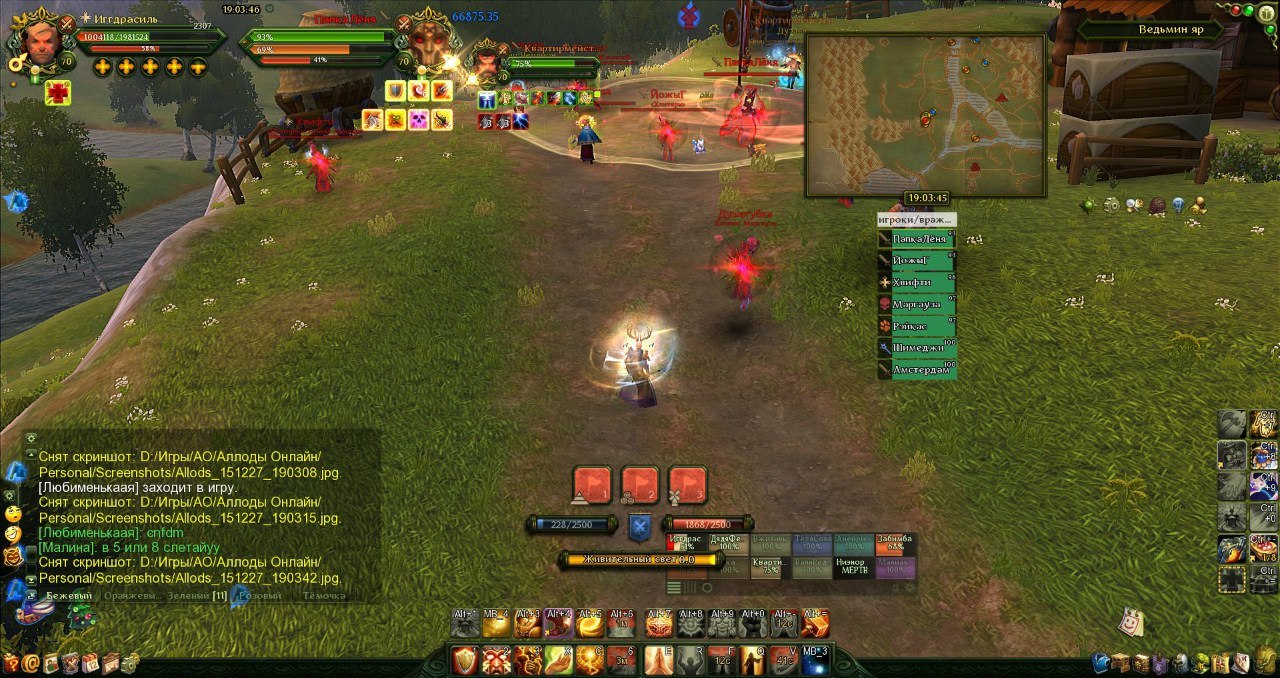
Task: Activate the shield ability on key 1
Action: click(465, 660)
